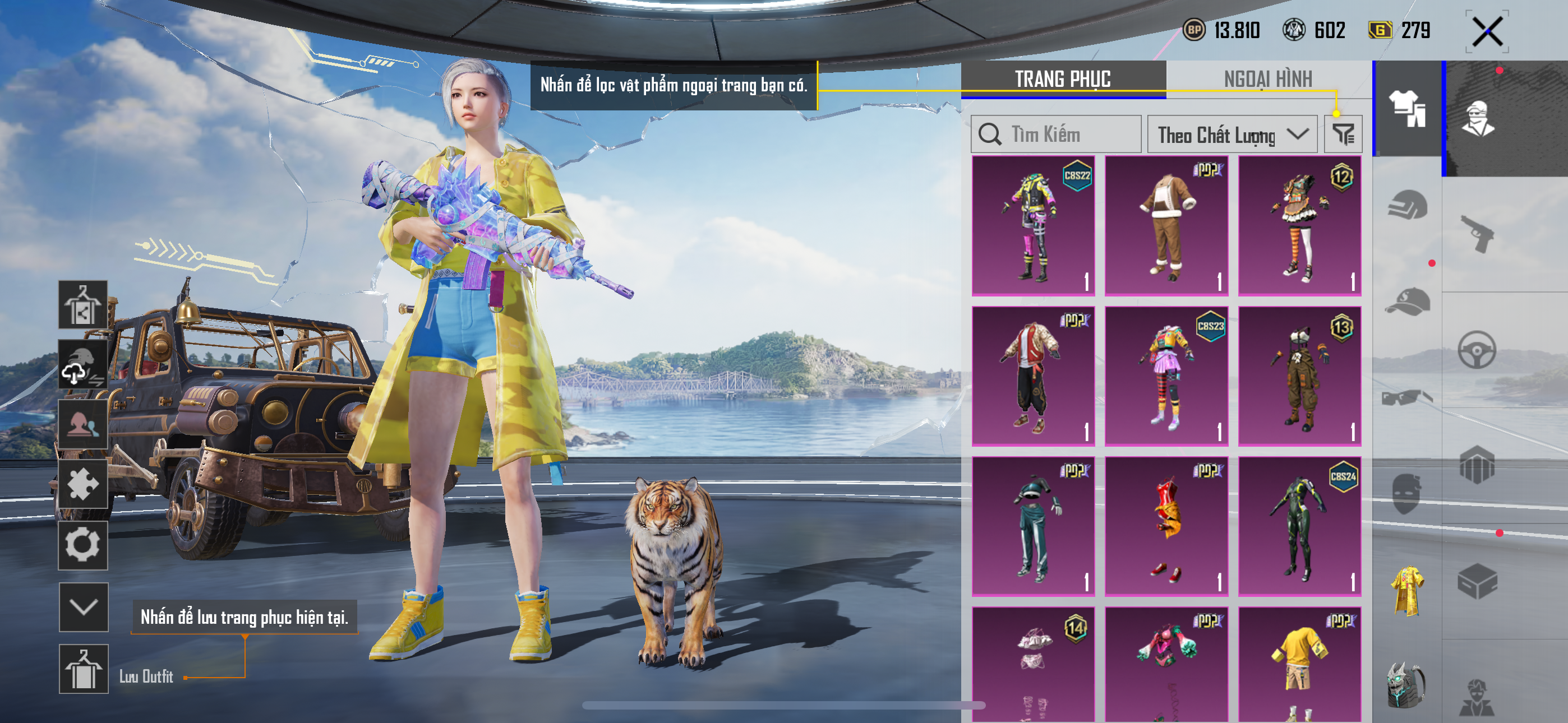1568x723 pixels.
Task: Toggle the owned-items filter funnel icon
Action: pyautogui.click(x=1343, y=135)
